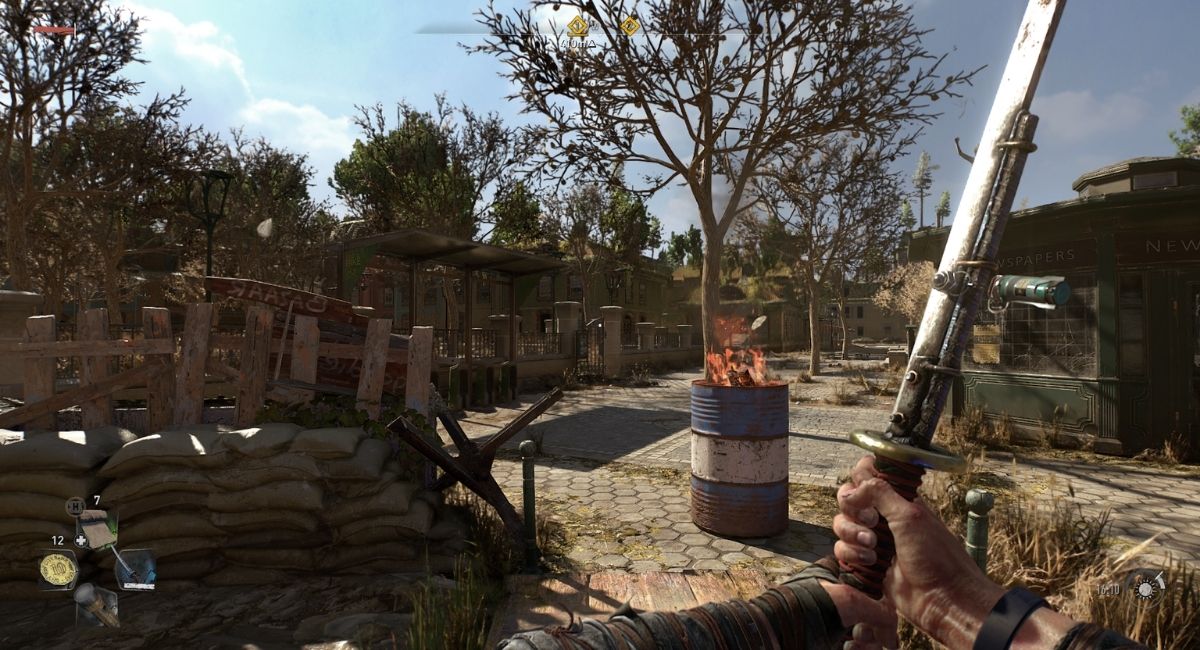Pick the flashlight tool quick slot
Viewport: 1200px width, 650px height.
click(x=98, y=603)
